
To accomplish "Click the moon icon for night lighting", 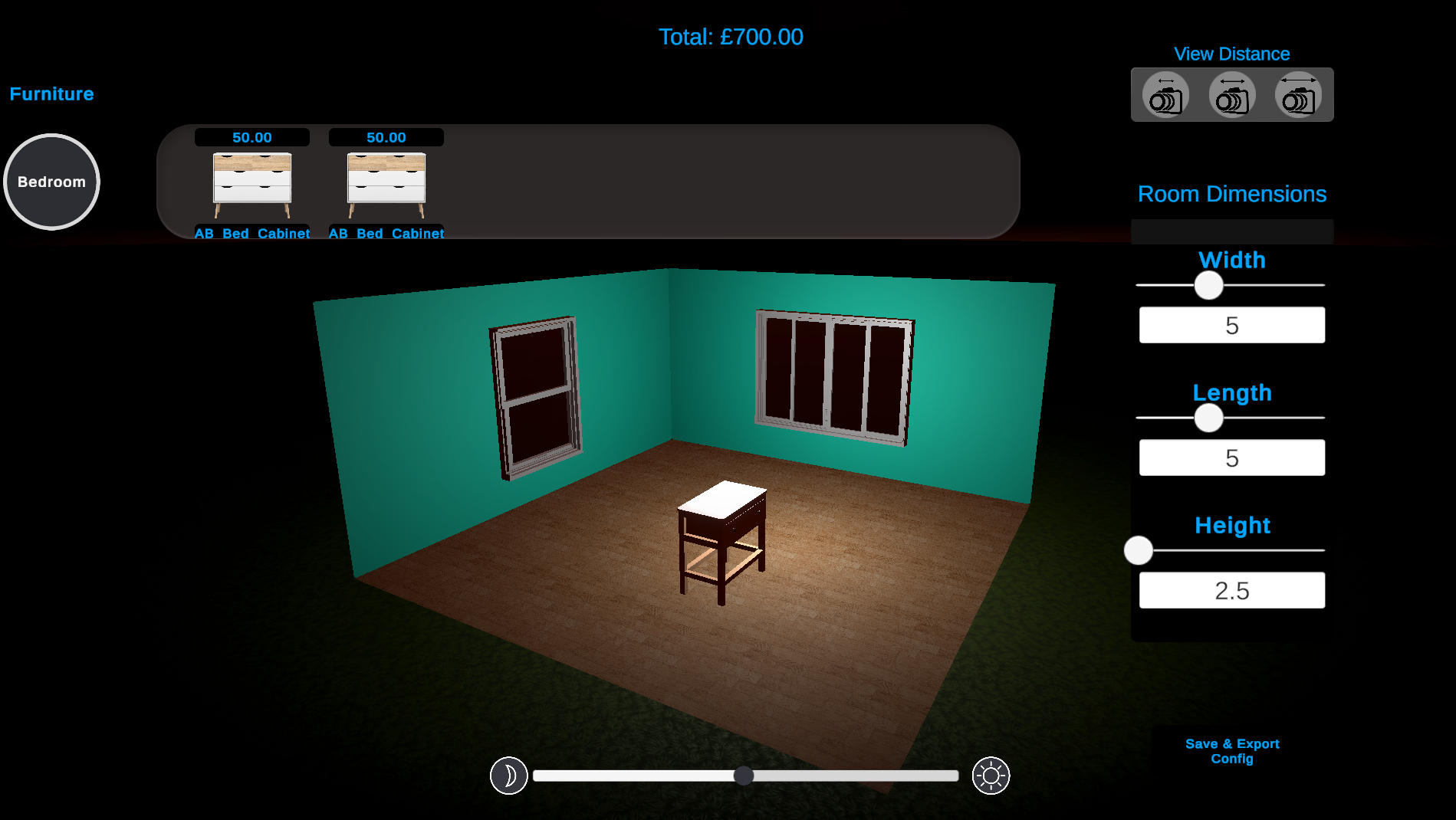I will point(508,776).
